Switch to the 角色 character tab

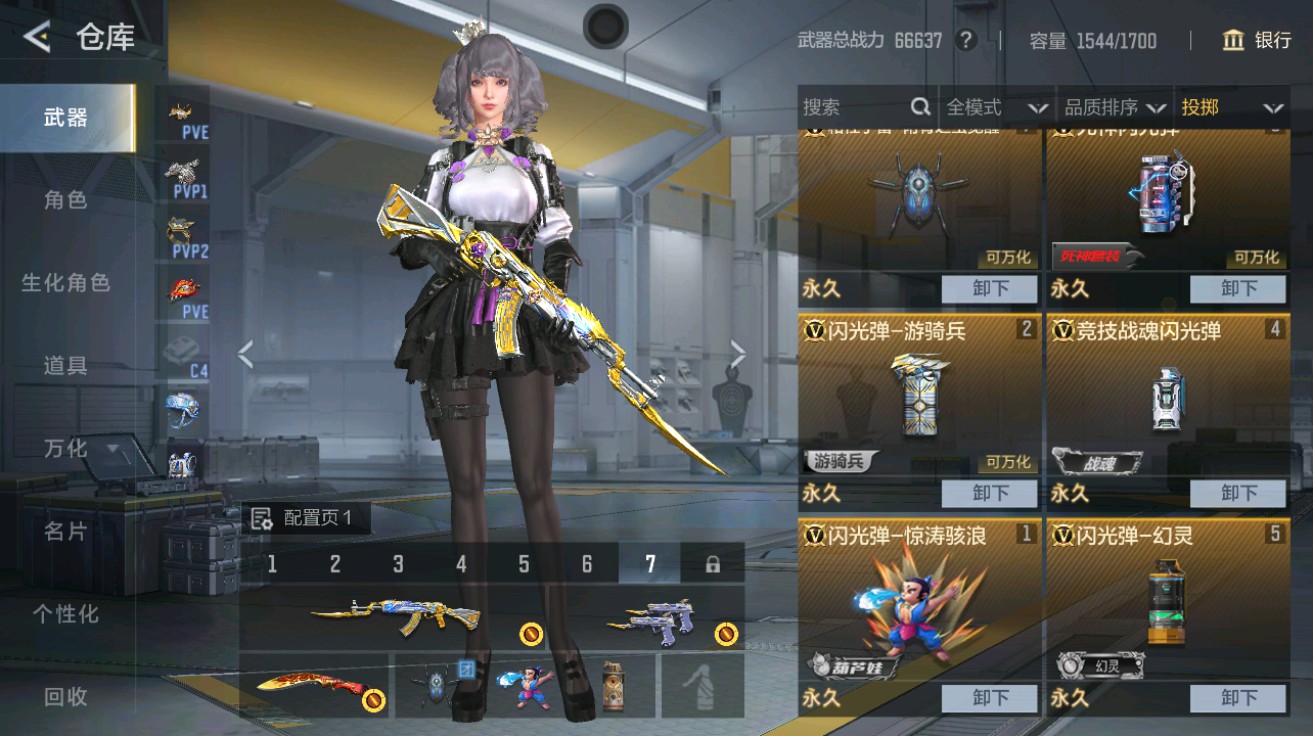point(66,200)
